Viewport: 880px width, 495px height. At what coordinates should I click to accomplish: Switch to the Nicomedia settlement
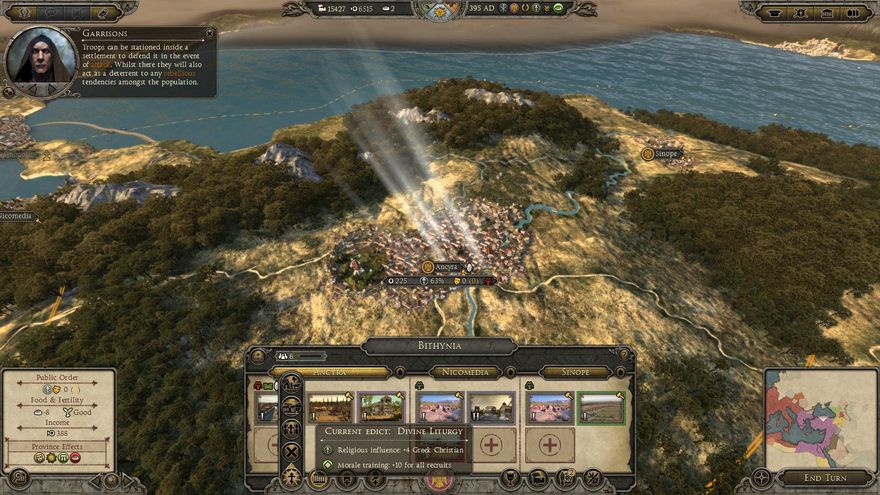(465, 372)
